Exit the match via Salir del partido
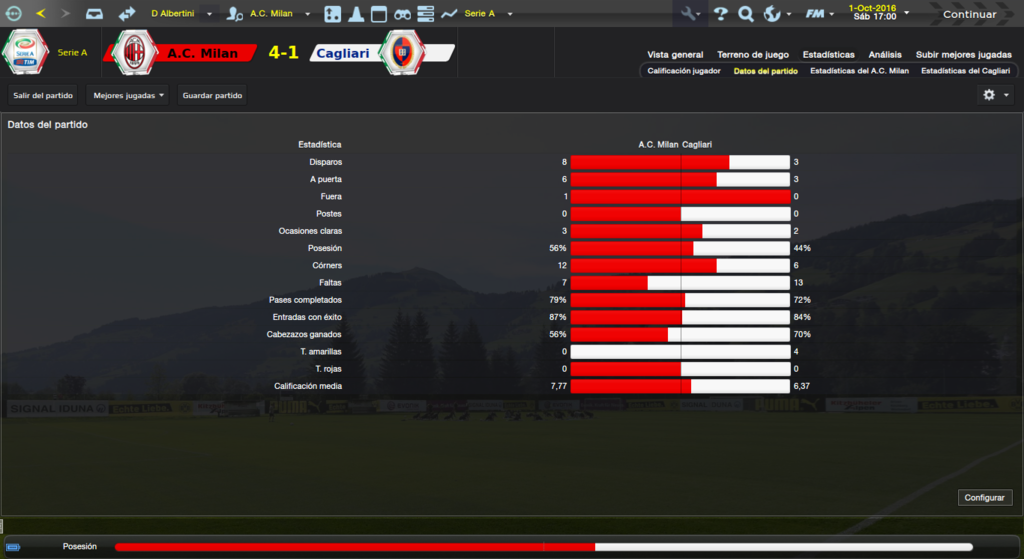The height and width of the screenshot is (559, 1024). pyautogui.click(x=44, y=95)
